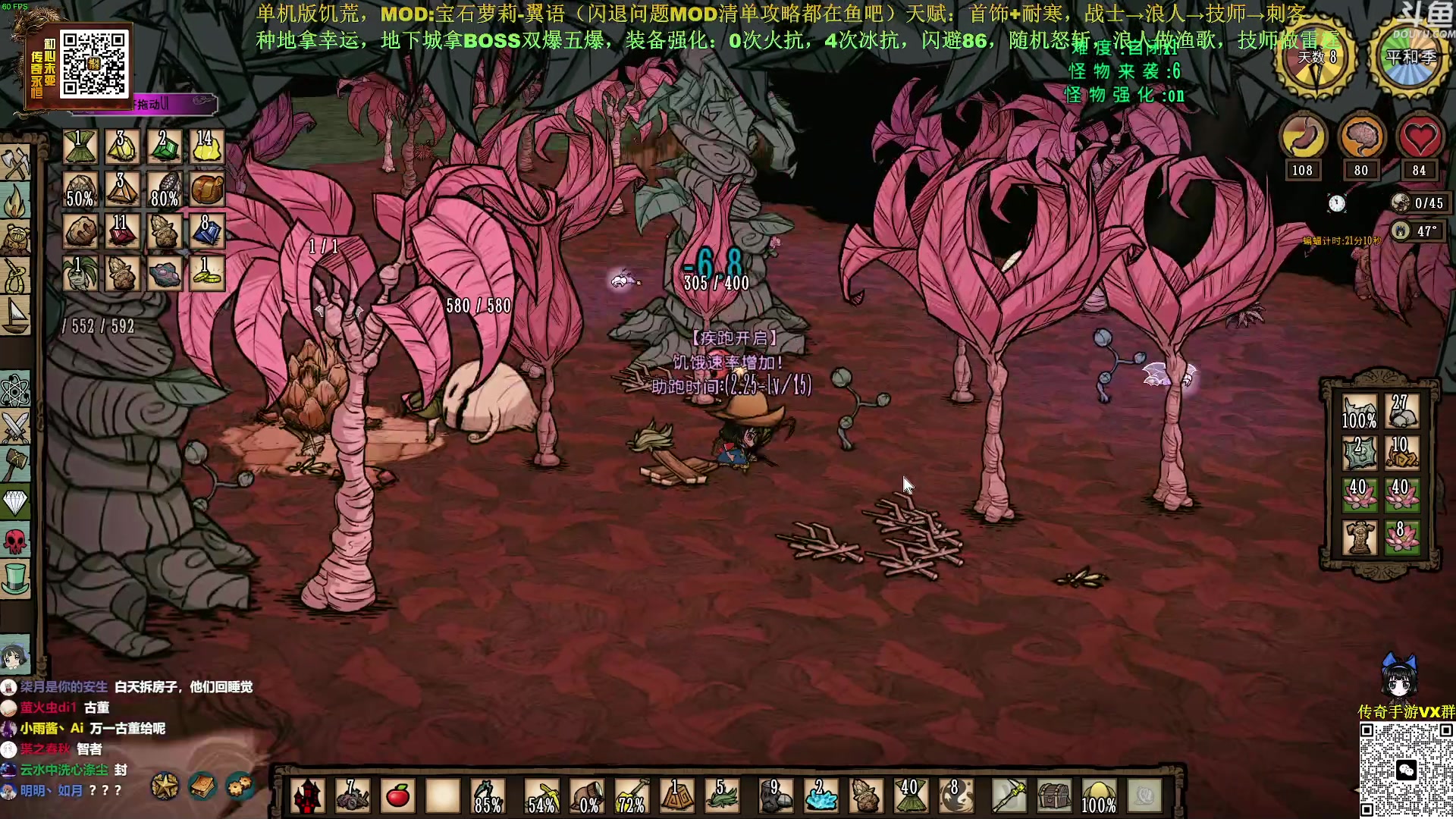The height and width of the screenshot is (819, 1456).
Task: Select the Nautical sailboat crafting tab
Action: (x=15, y=314)
